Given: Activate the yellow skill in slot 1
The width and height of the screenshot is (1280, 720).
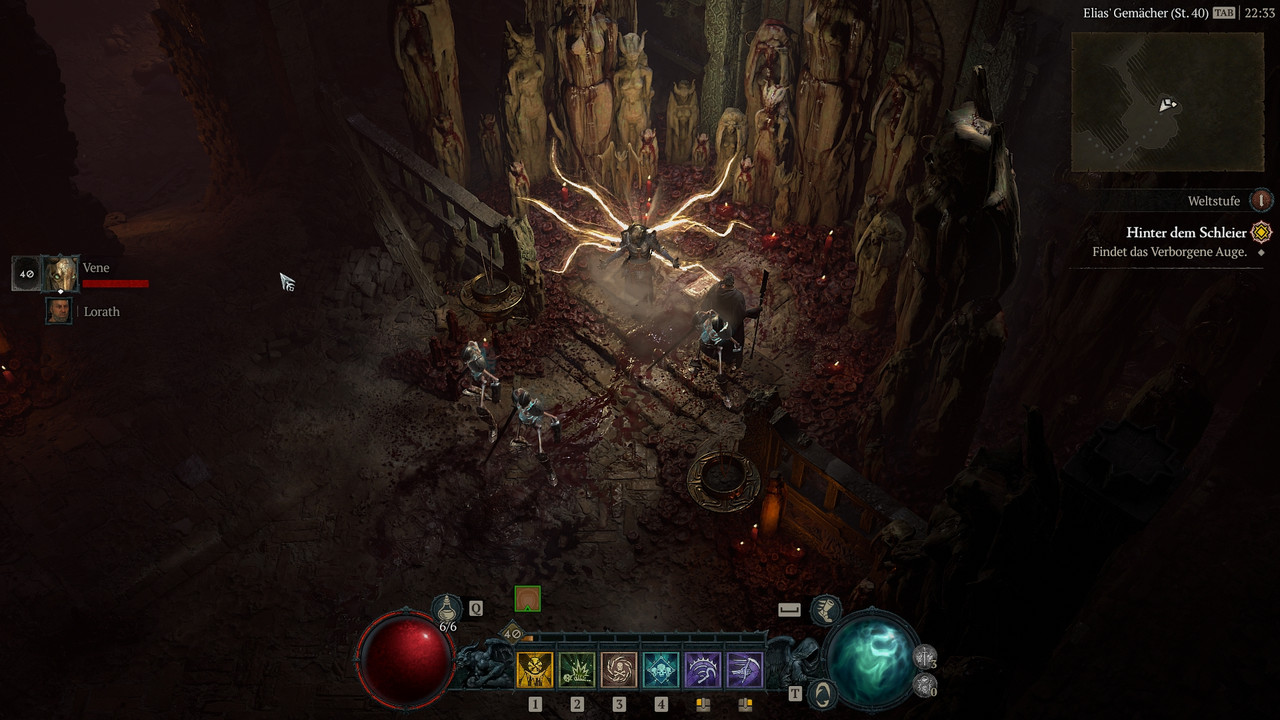Looking at the screenshot, I should pyautogui.click(x=535, y=670).
